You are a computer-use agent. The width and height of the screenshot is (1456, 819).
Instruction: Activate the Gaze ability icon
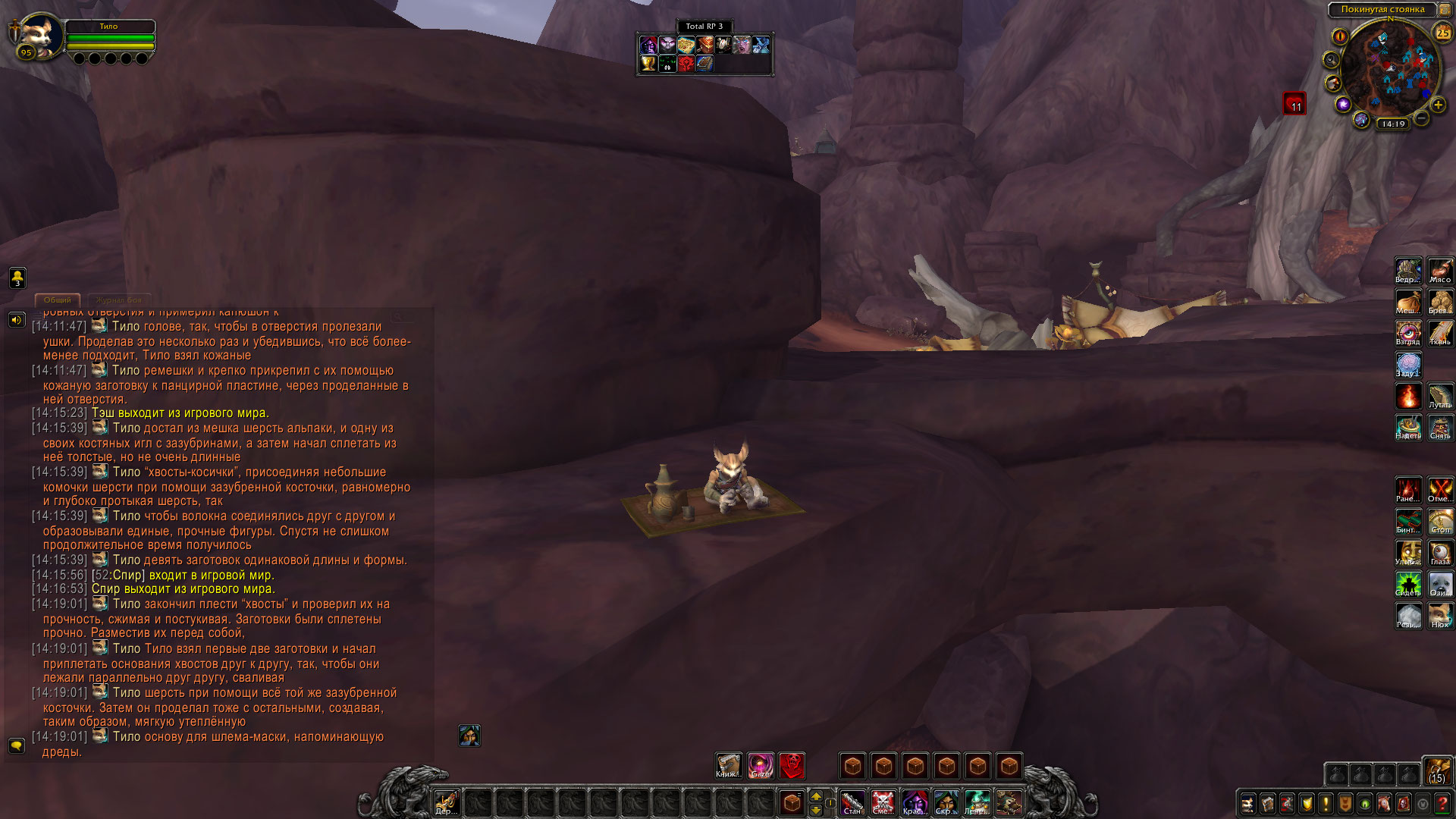click(x=760, y=765)
